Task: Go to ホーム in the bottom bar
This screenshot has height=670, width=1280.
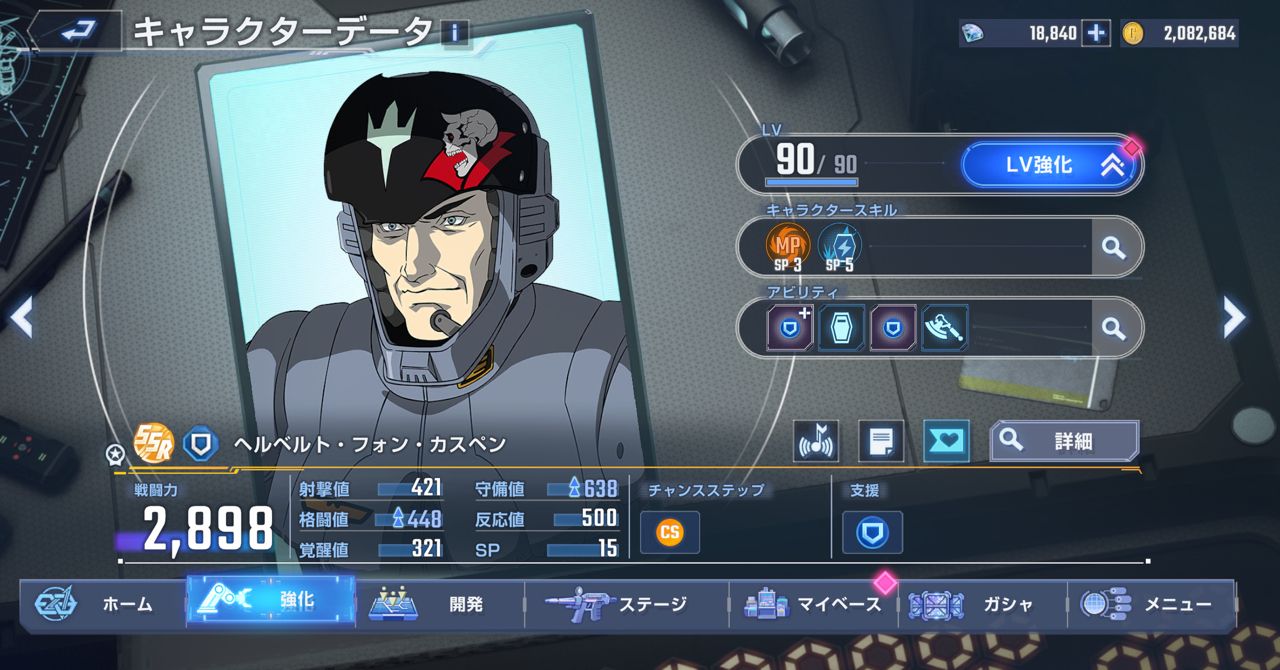Action: click(x=100, y=604)
